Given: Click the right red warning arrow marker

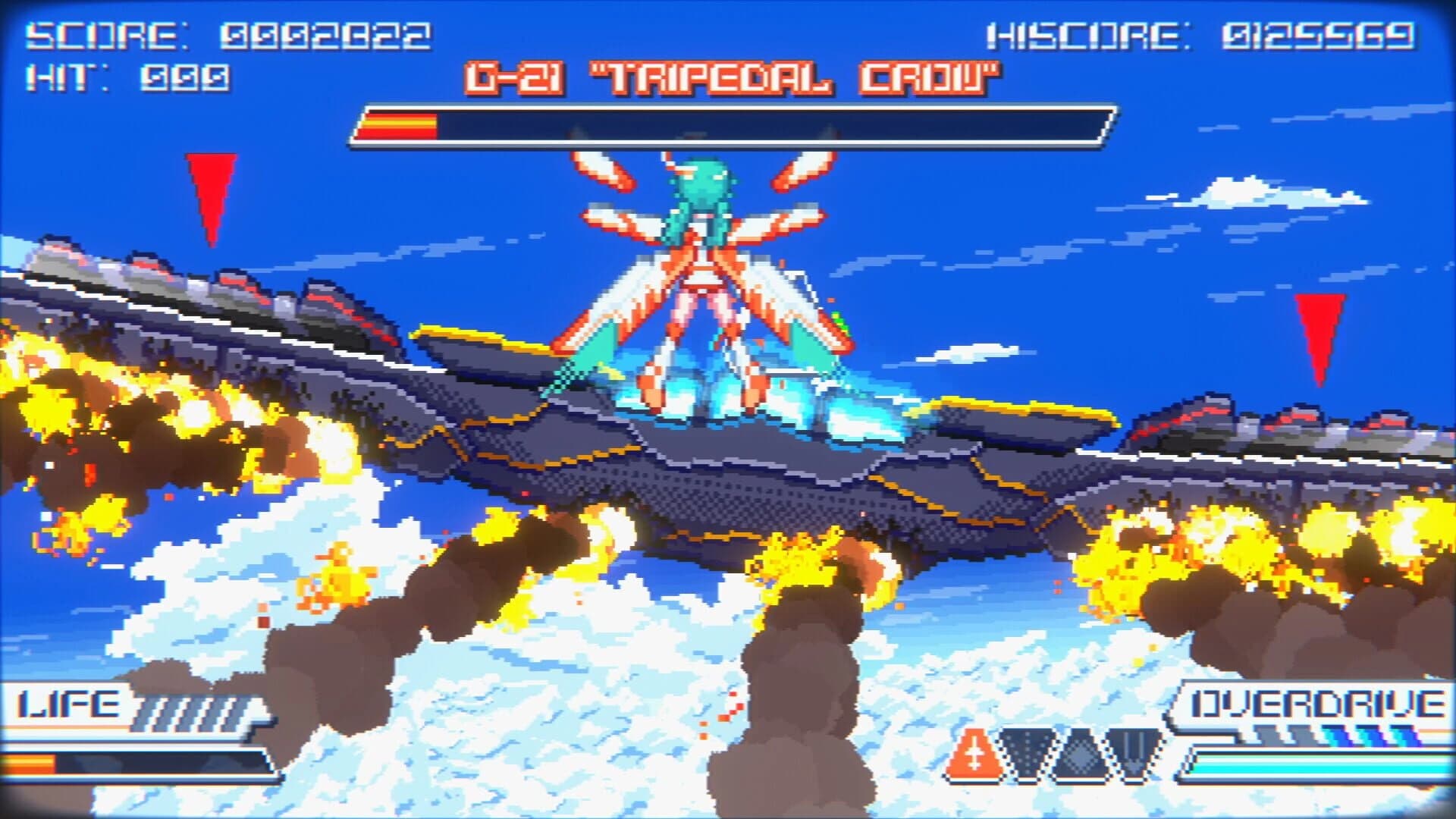Looking at the screenshot, I should [x=1318, y=334].
